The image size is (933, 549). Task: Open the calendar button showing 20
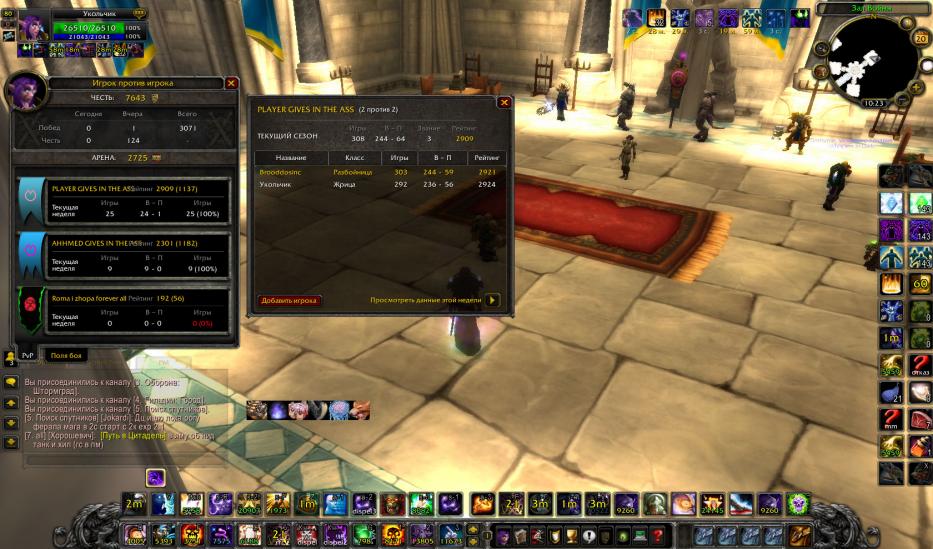921,38
